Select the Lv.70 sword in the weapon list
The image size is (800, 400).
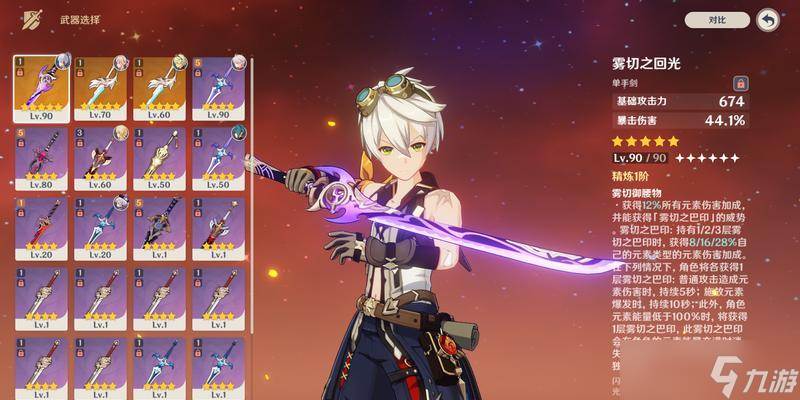(101, 87)
